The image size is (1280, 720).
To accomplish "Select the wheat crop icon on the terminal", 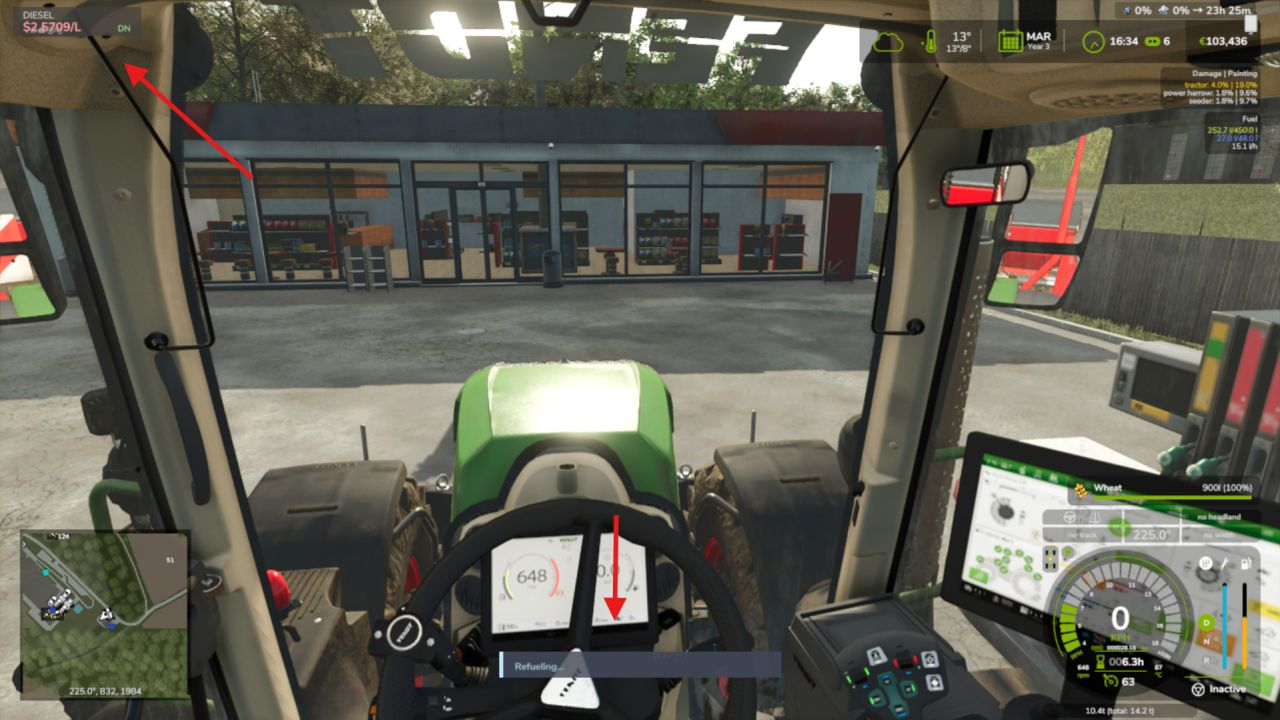I will pos(1081,489).
